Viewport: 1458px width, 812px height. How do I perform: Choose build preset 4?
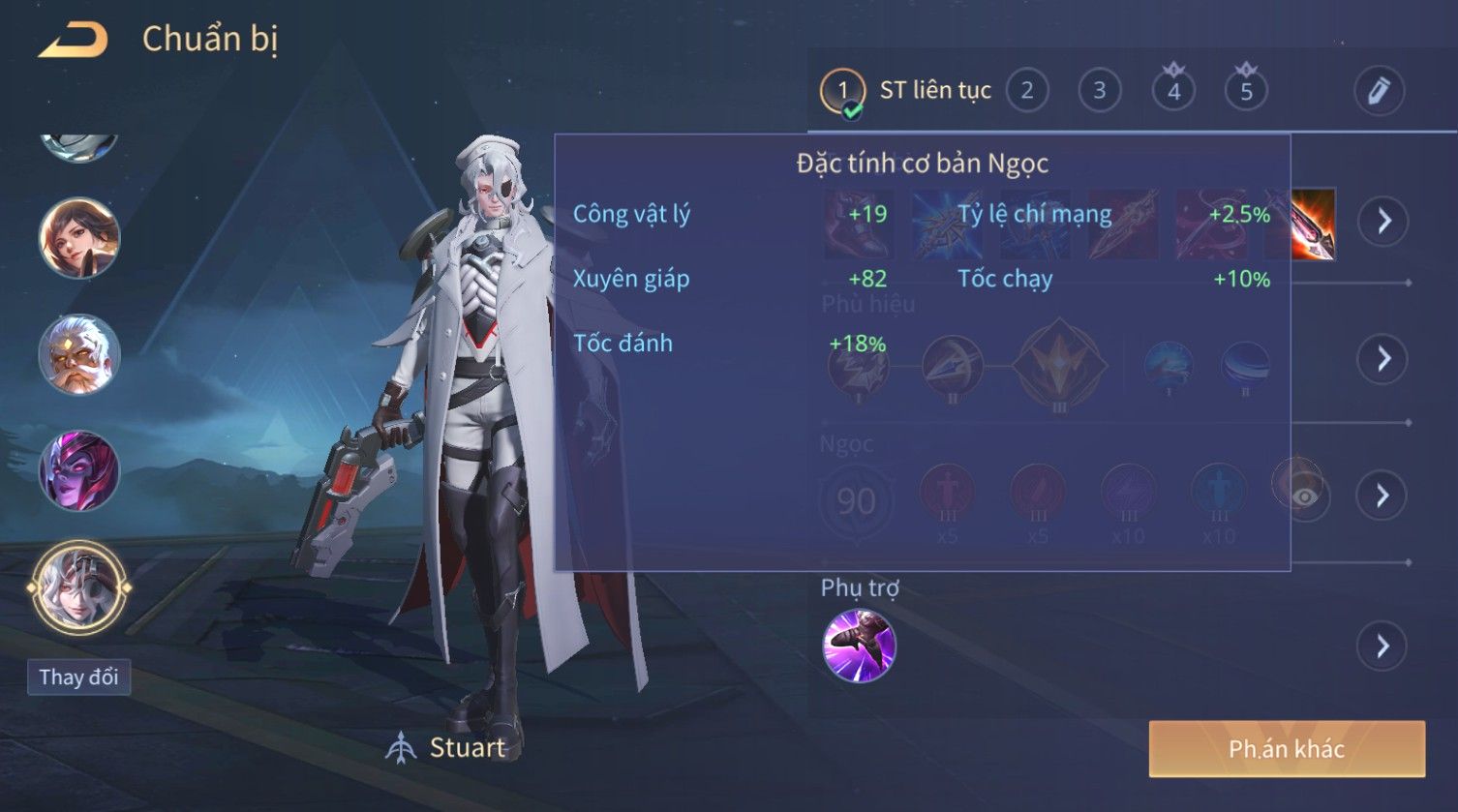click(x=1173, y=91)
